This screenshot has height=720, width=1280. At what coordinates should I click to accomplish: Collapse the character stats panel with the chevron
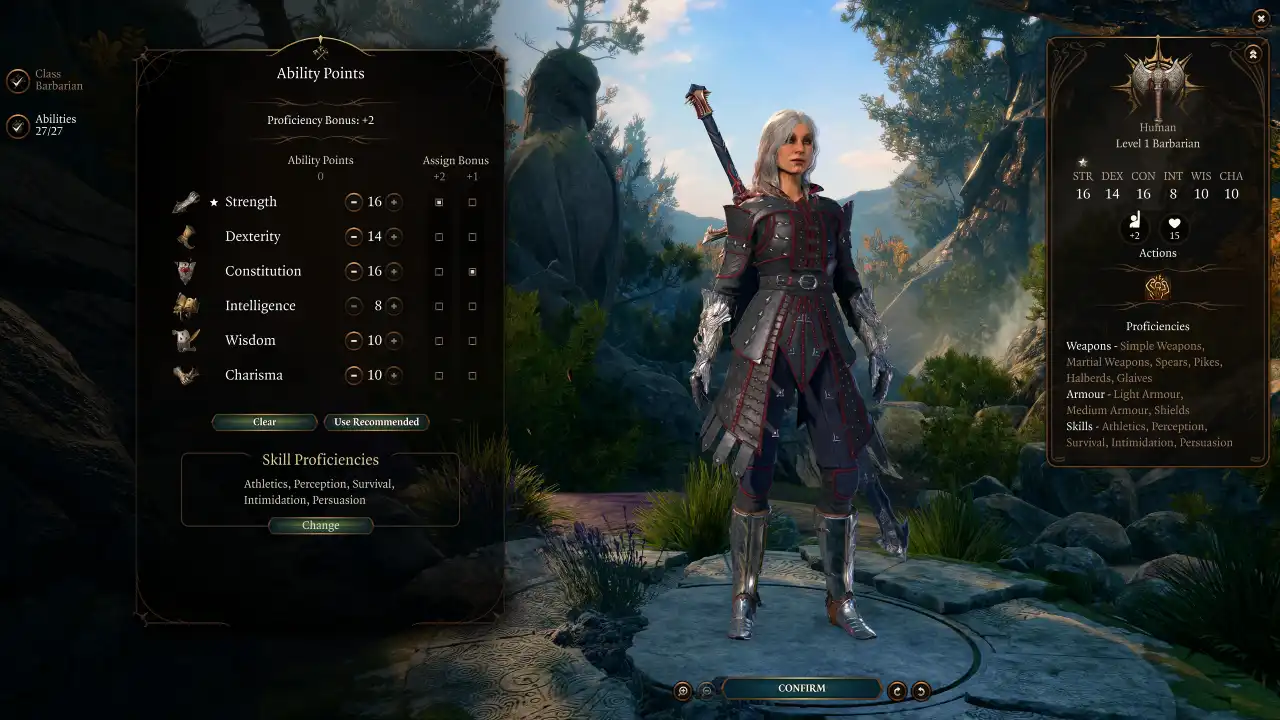tap(1253, 54)
